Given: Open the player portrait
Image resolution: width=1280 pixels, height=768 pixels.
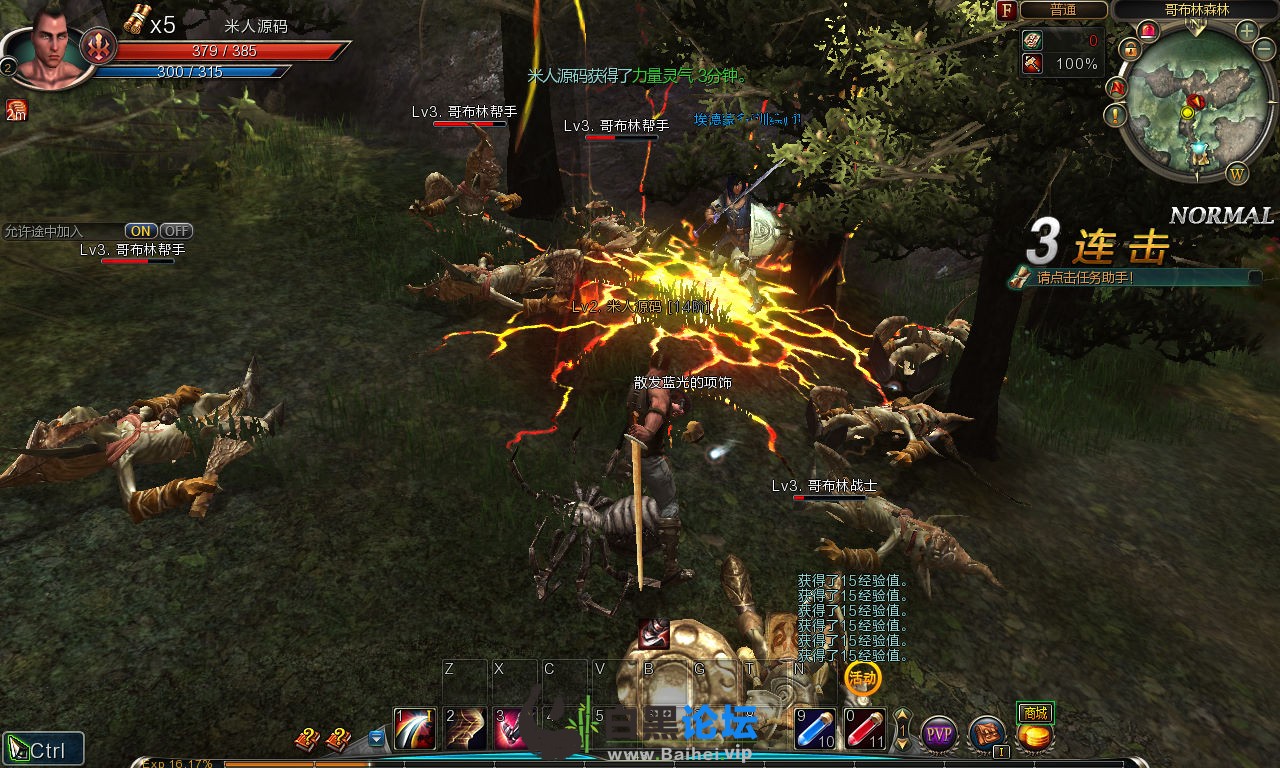Looking at the screenshot, I should pos(48,46).
